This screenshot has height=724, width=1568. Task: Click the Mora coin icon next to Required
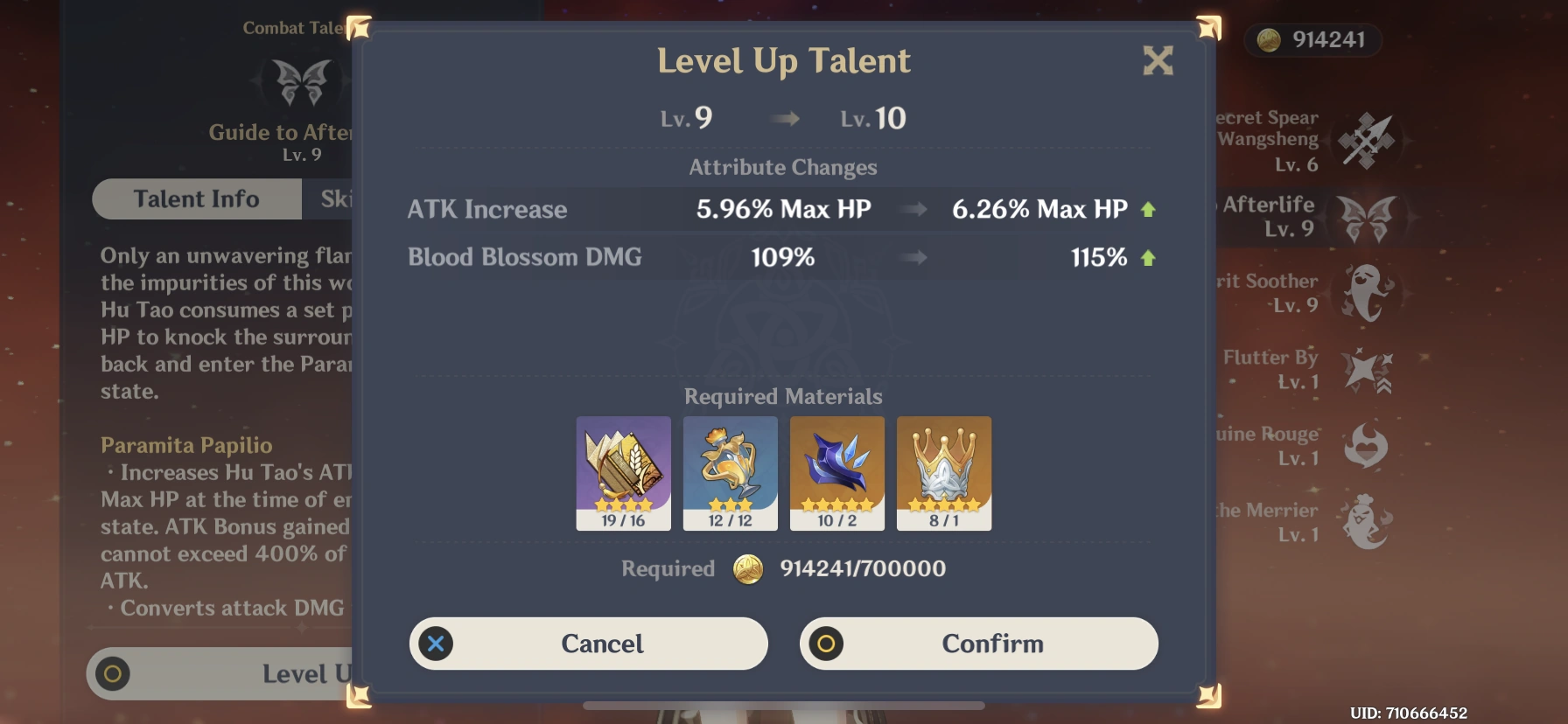tap(748, 568)
